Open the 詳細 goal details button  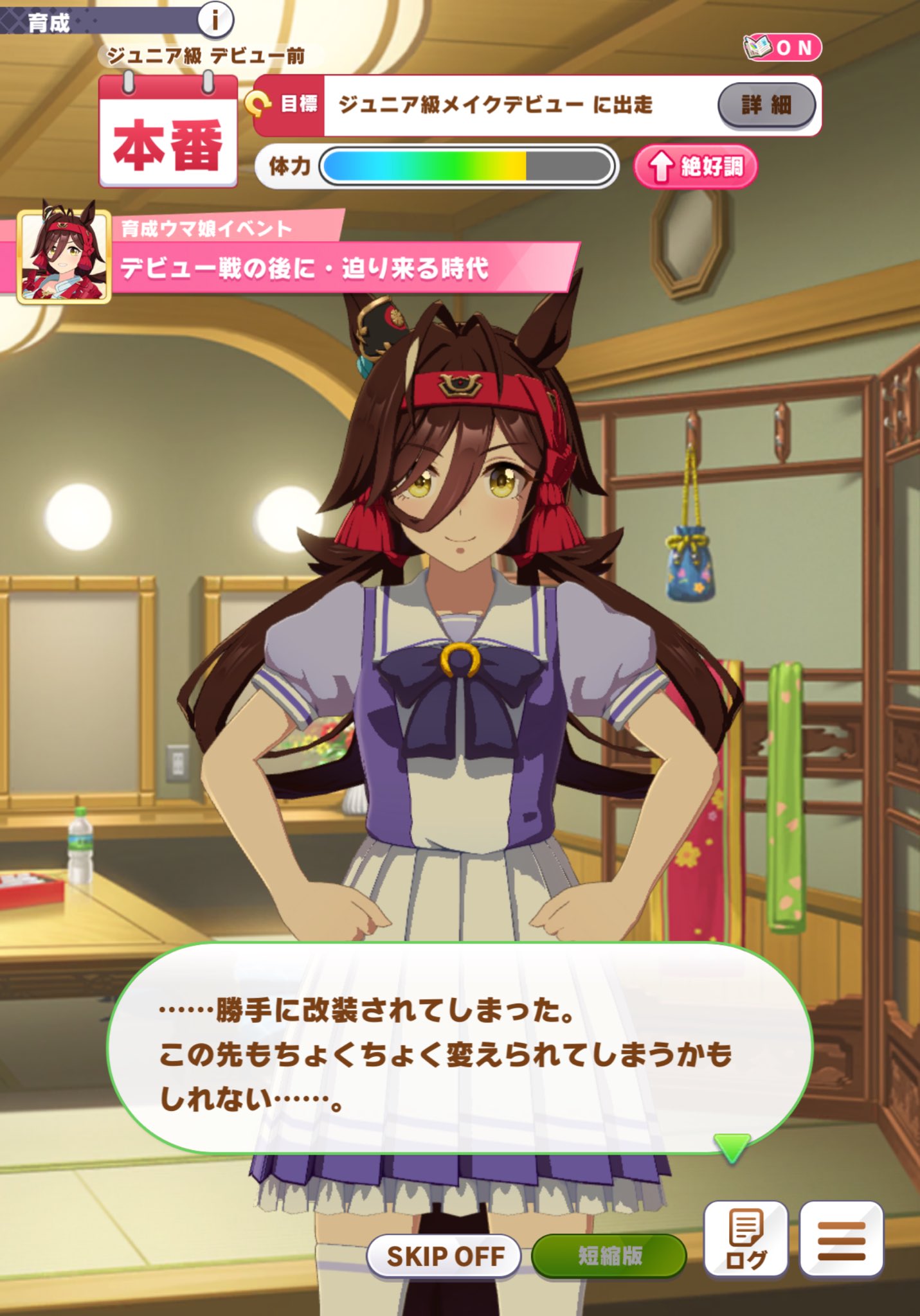point(766,105)
